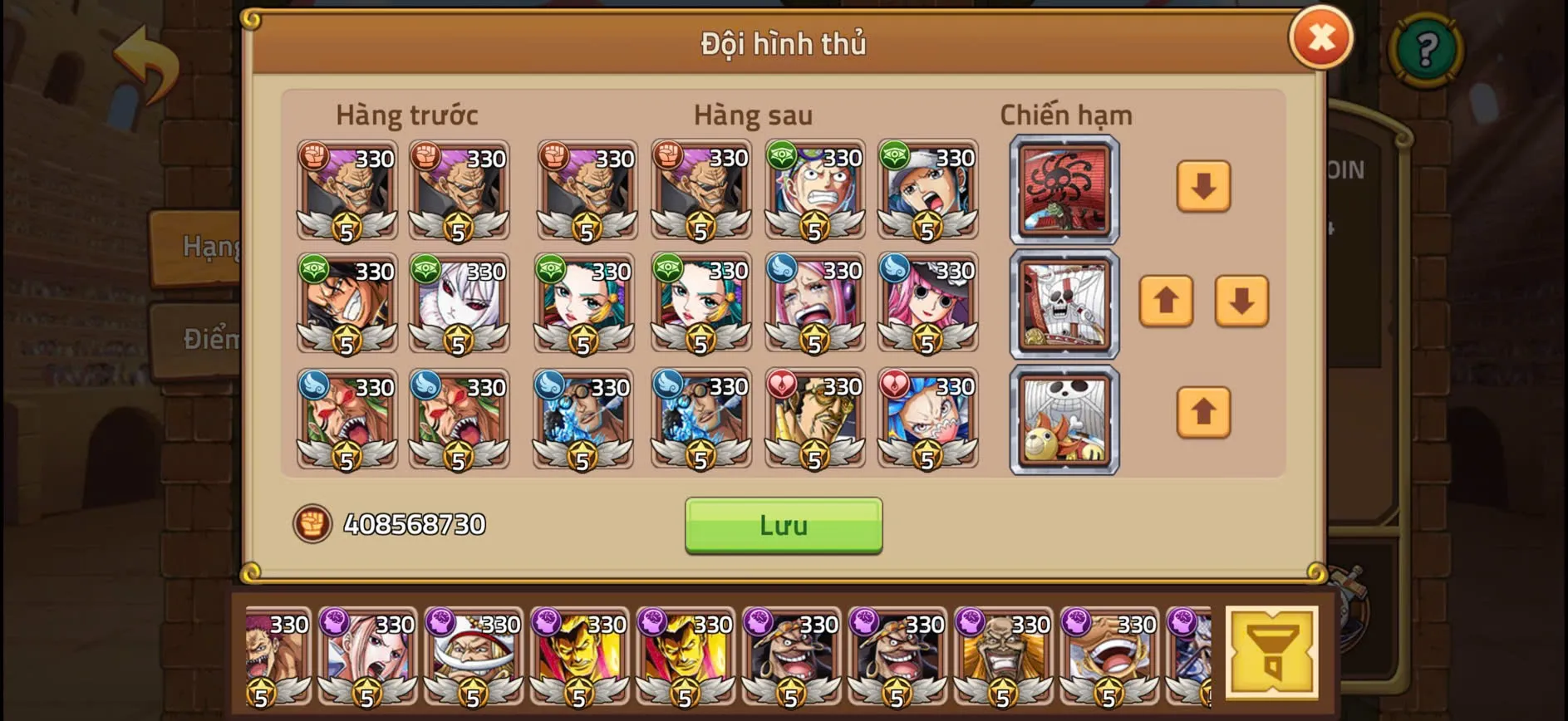Screen dimensions: 1568x721
Task: Close the Đội hình thủ dialog
Action: coord(1321,37)
